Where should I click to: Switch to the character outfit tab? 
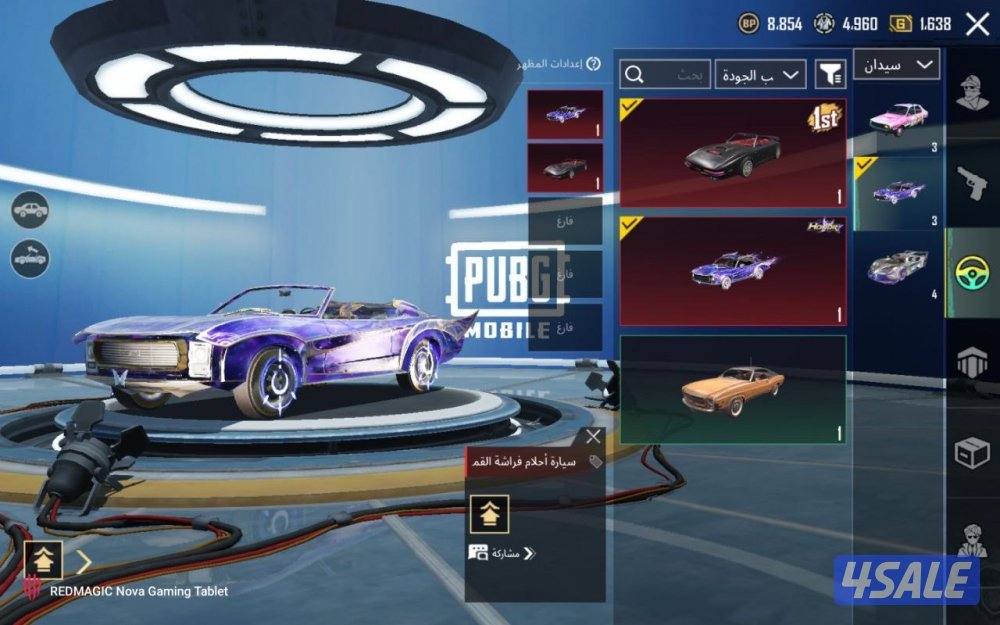[x=972, y=94]
